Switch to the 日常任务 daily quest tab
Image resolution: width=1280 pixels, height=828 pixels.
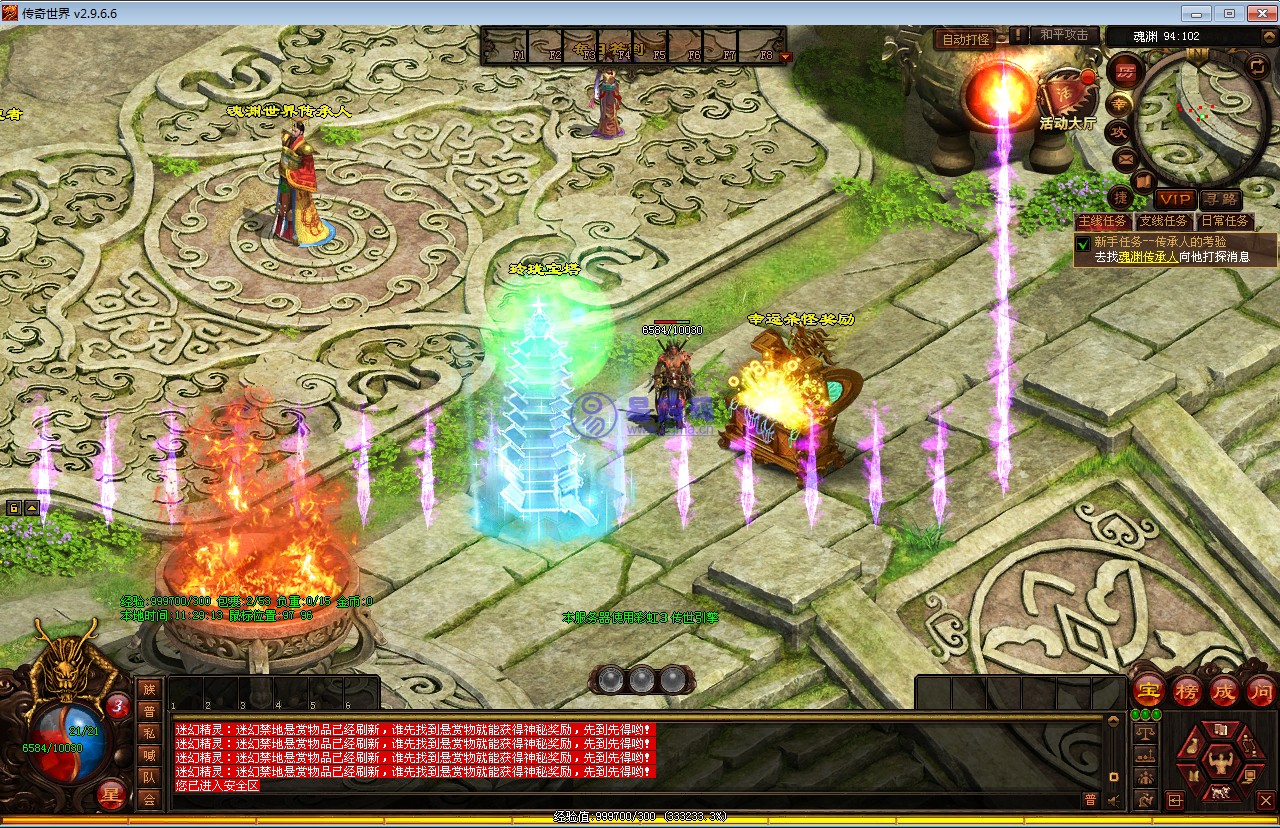[x=1225, y=221]
